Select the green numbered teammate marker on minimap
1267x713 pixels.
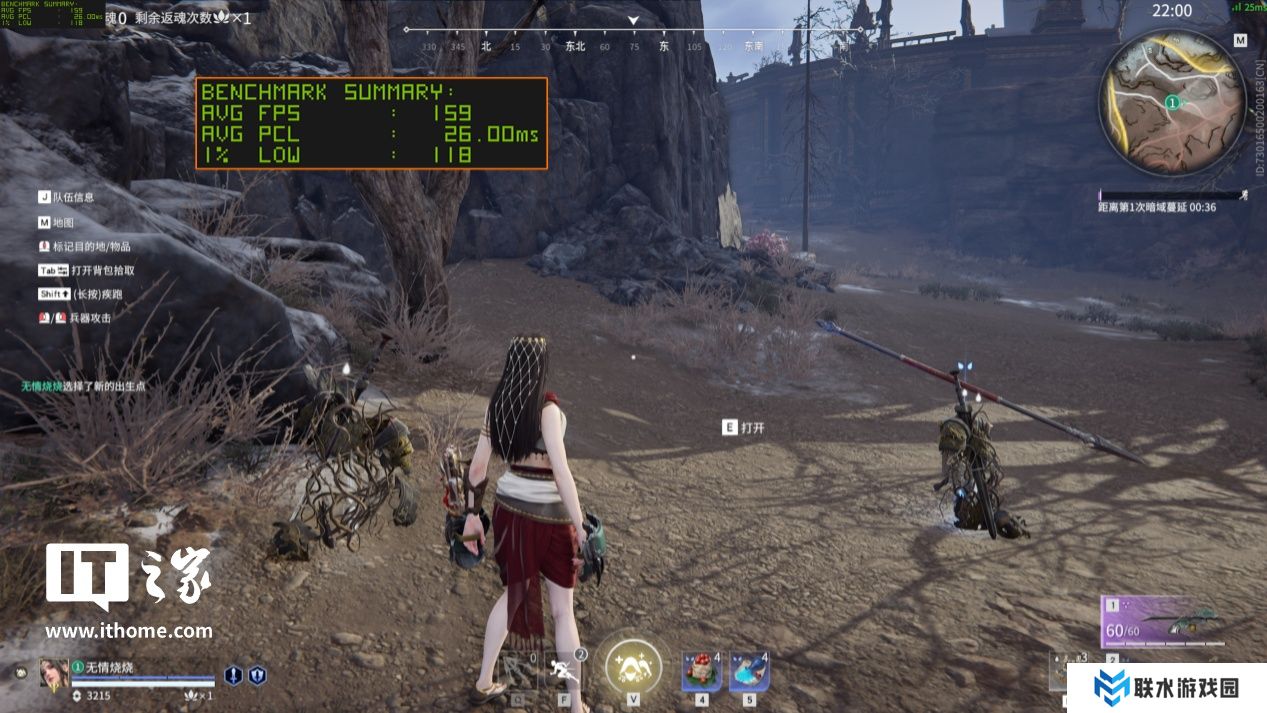(1171, 102)
